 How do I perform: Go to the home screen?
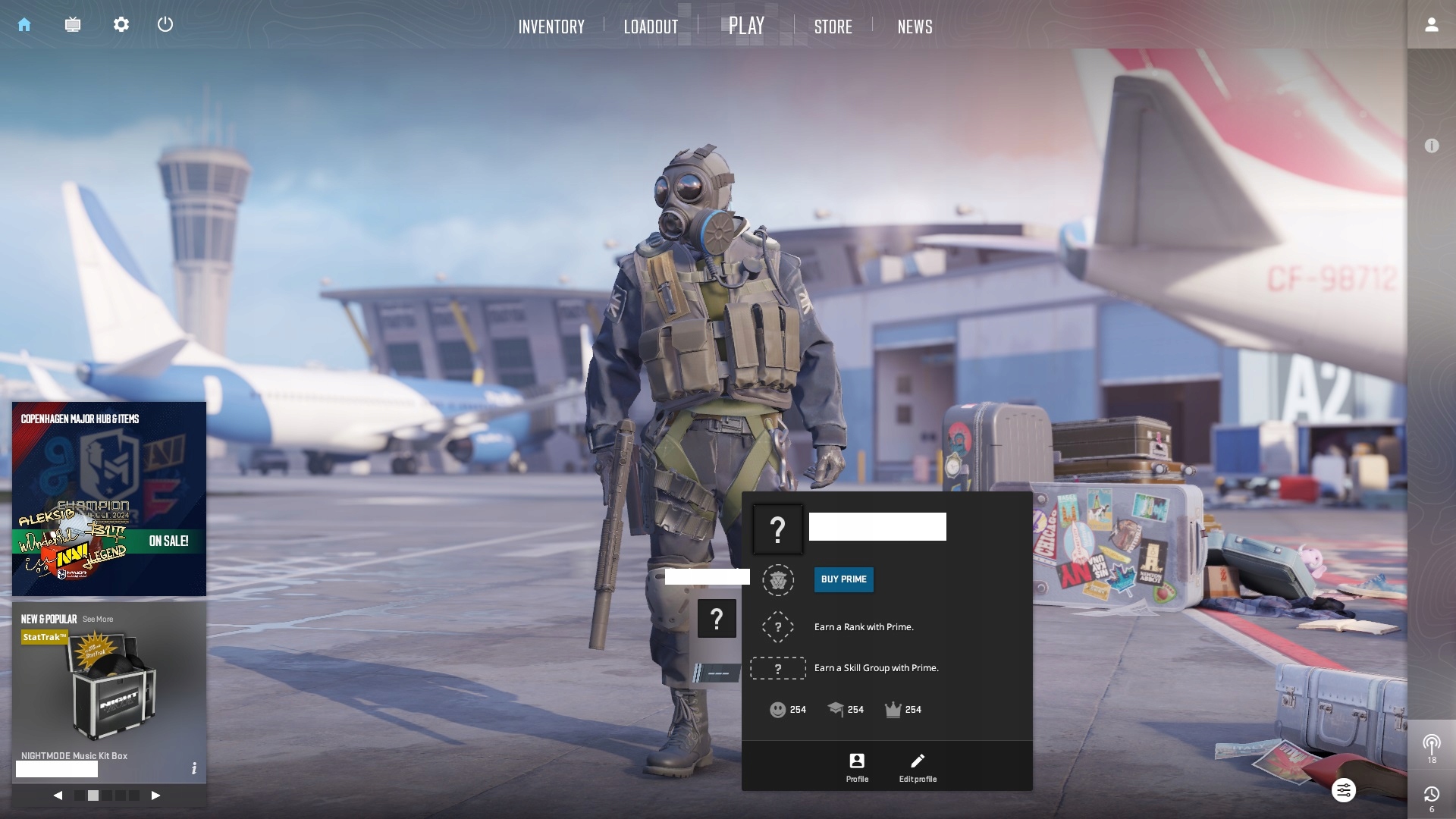pos(24,25)
